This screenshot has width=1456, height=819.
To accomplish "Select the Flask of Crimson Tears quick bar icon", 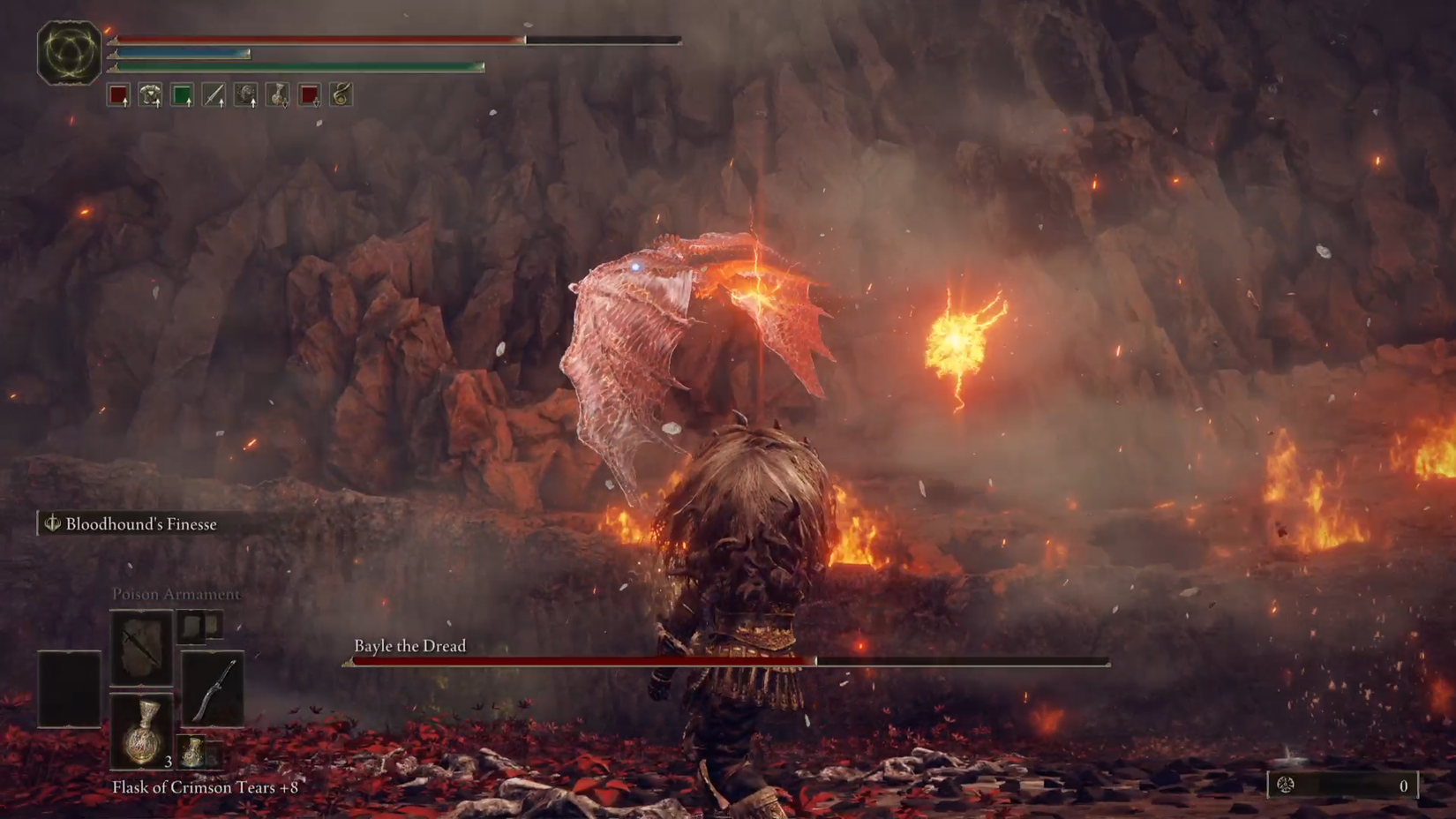I will (279, 95).
